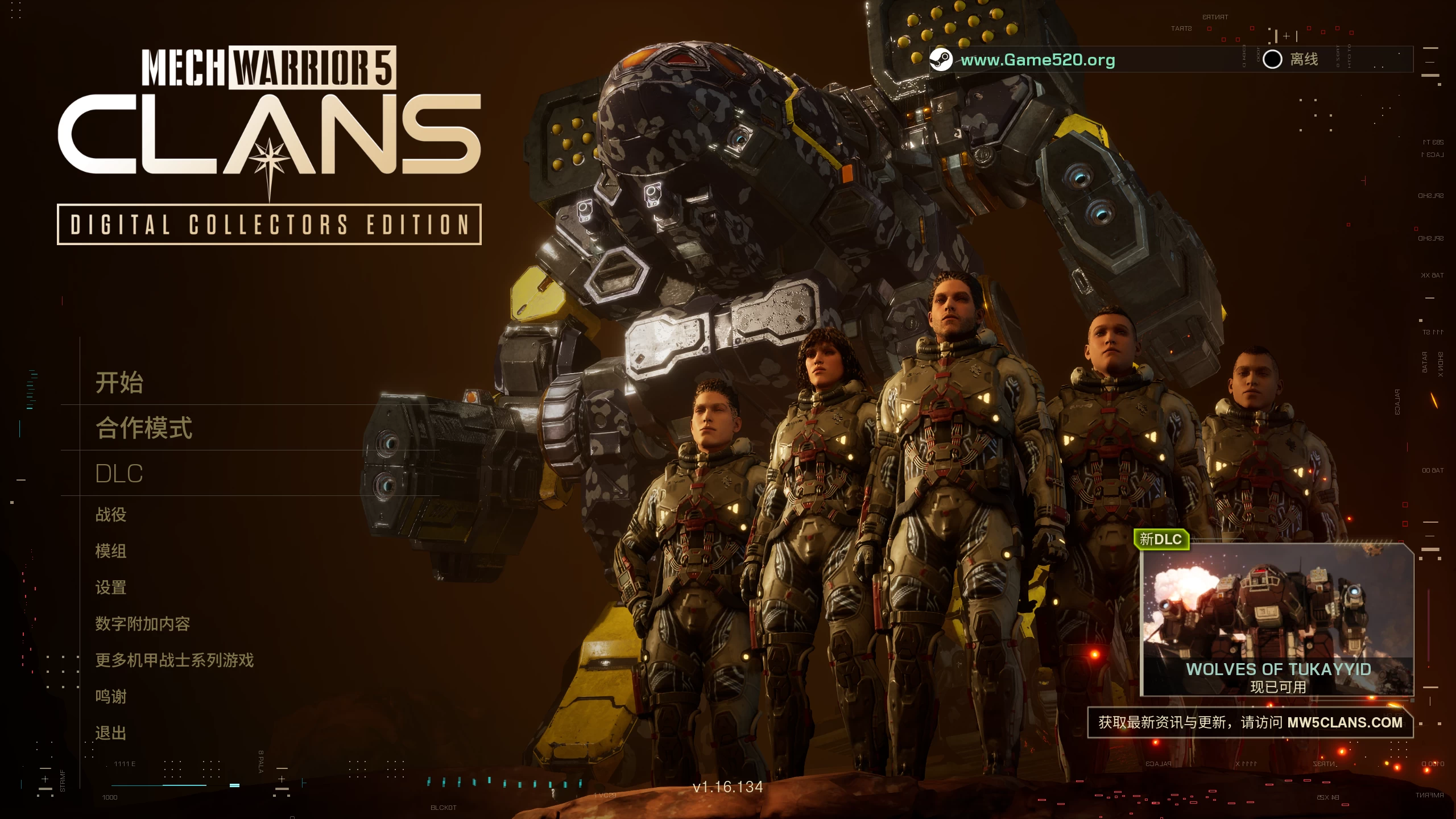Select 鸣谢 credits
The width and height of the screenshot is (1456, 819).
111,697
